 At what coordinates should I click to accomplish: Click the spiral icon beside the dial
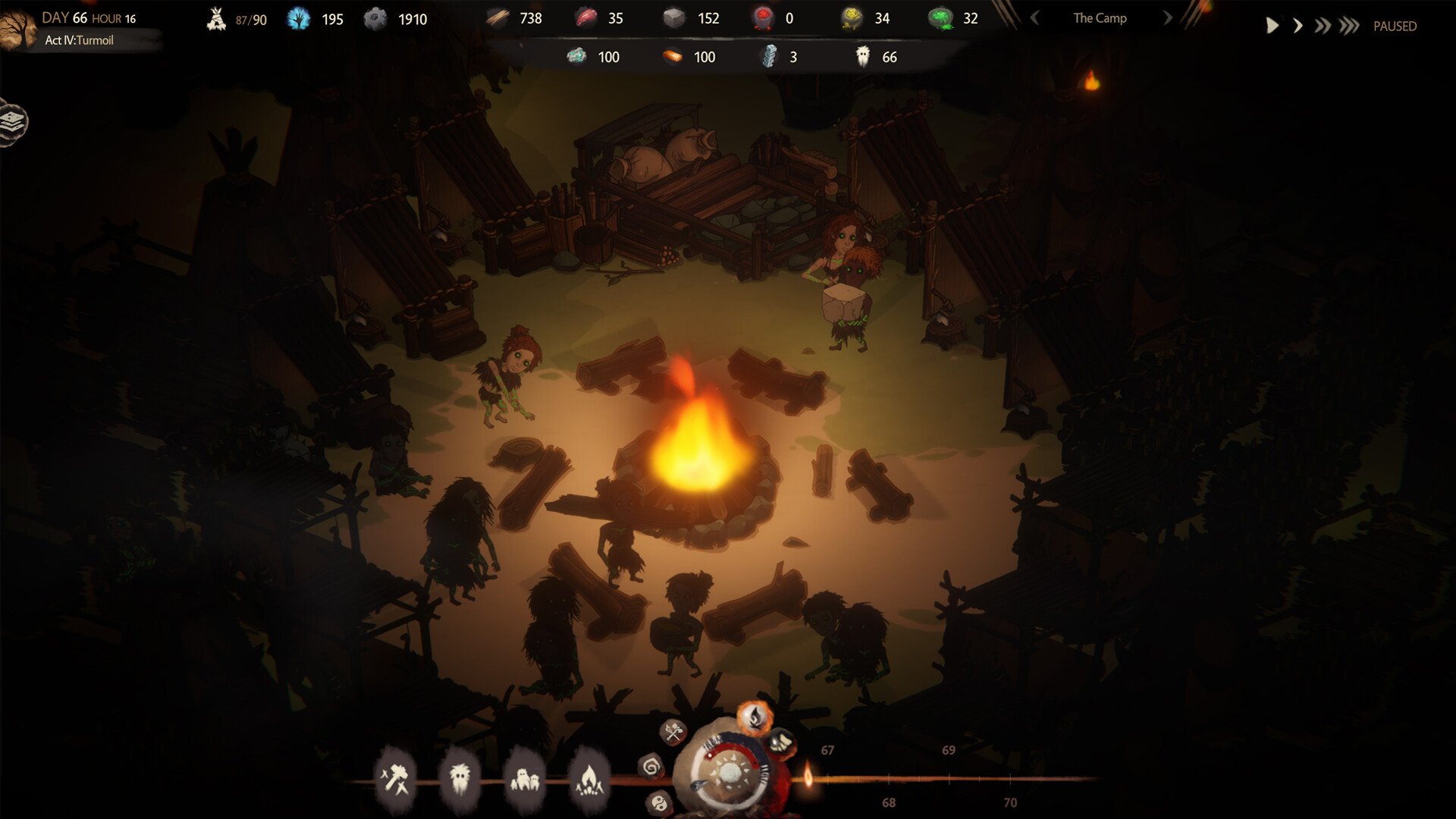click(x=651, y=767)
